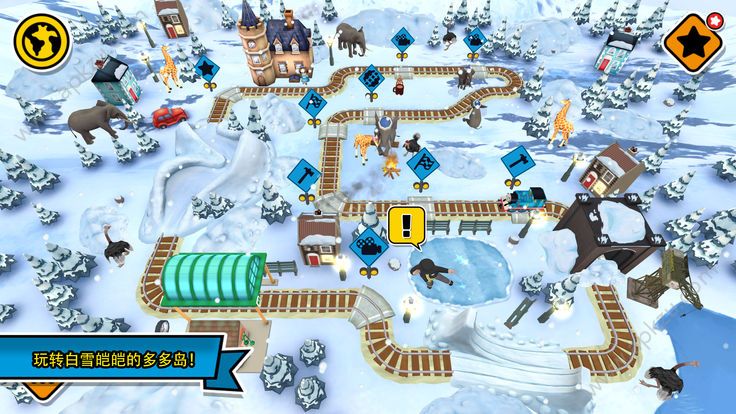736x414 pixels.
Task: Select the yellow exclamation mark alert bubble
Action: point(404,226)
